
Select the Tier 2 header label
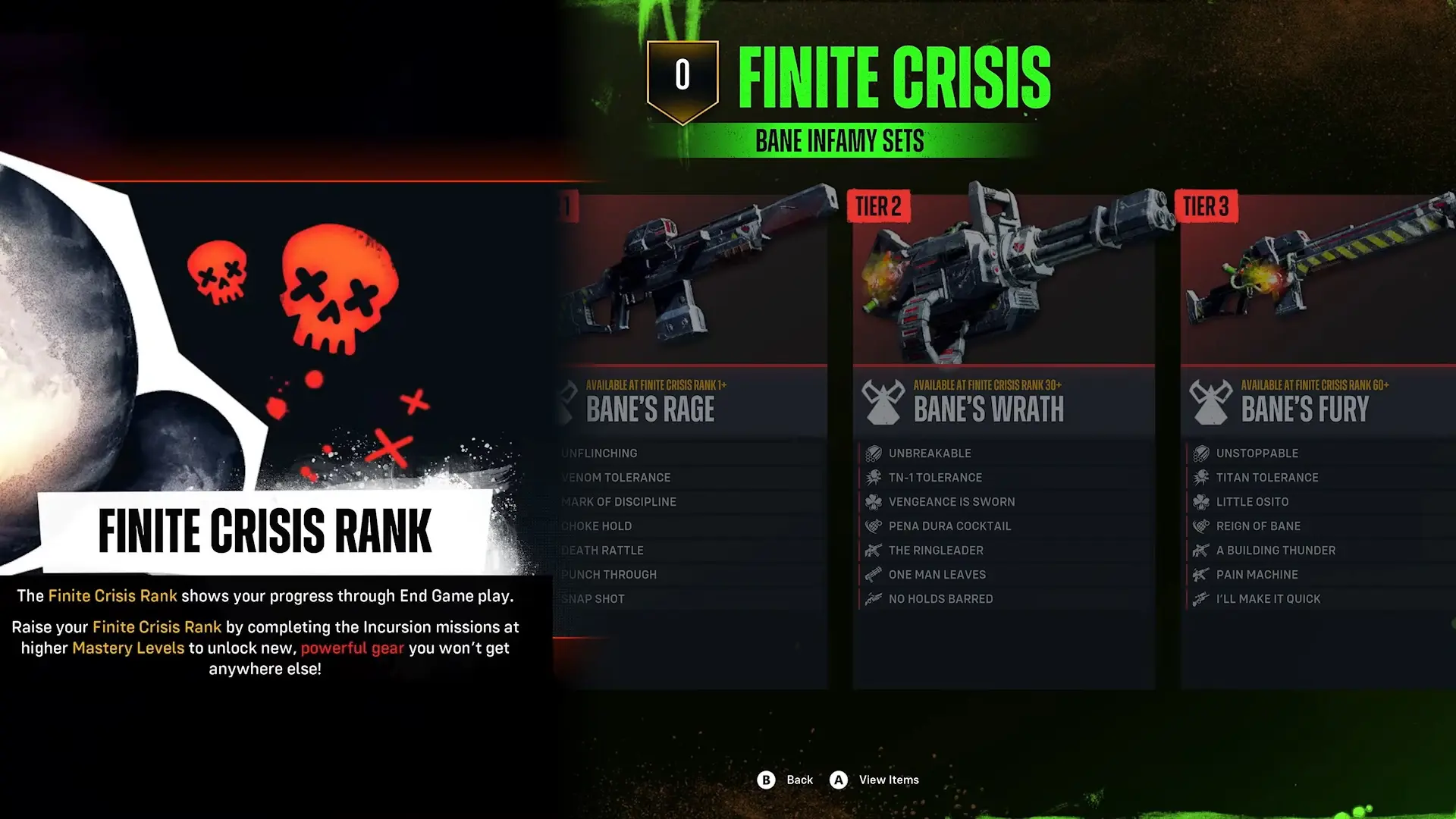pos(879,206)
